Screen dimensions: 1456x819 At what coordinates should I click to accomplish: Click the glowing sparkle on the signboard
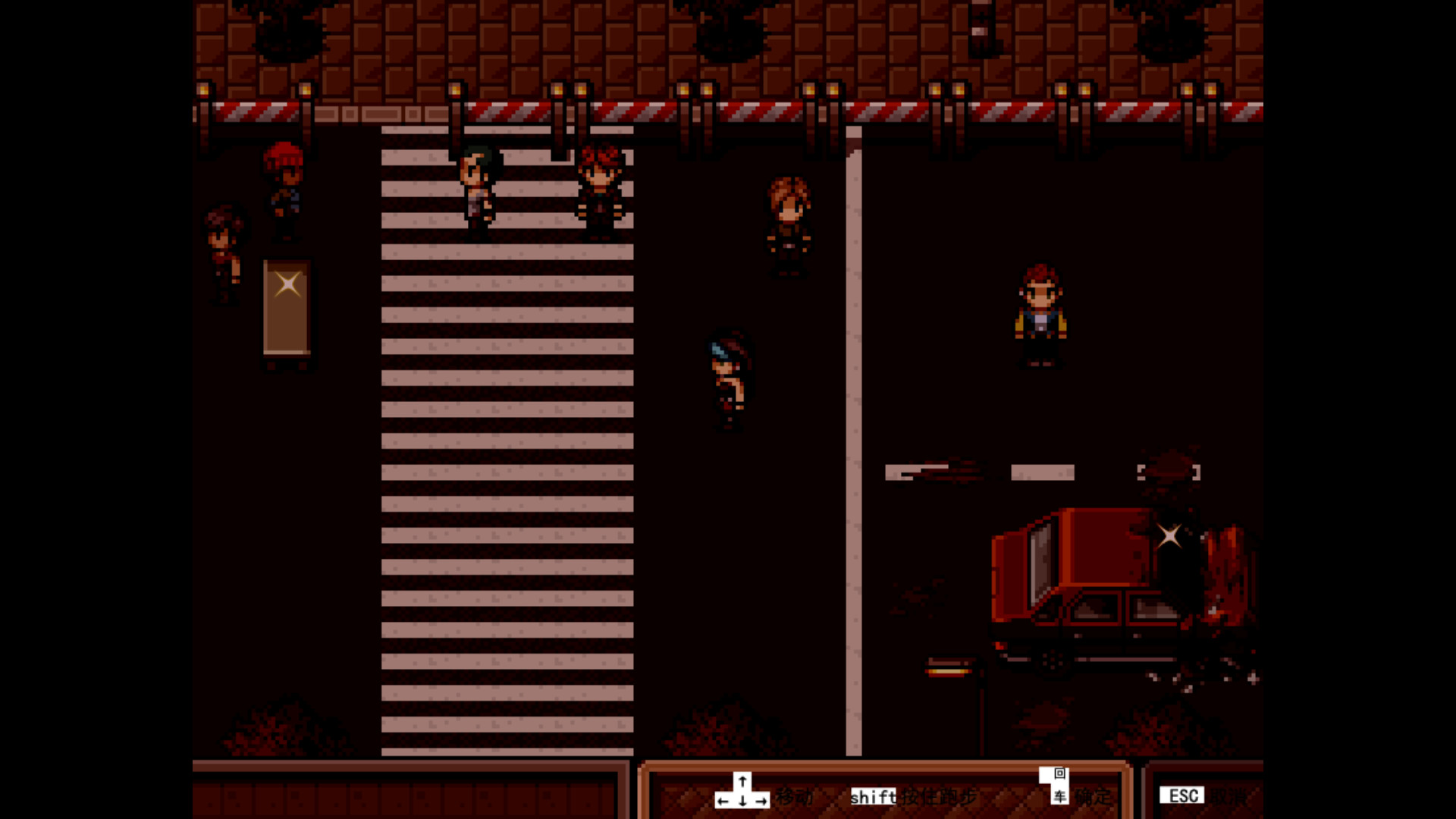pyautogui.click(x=287, y=284)
